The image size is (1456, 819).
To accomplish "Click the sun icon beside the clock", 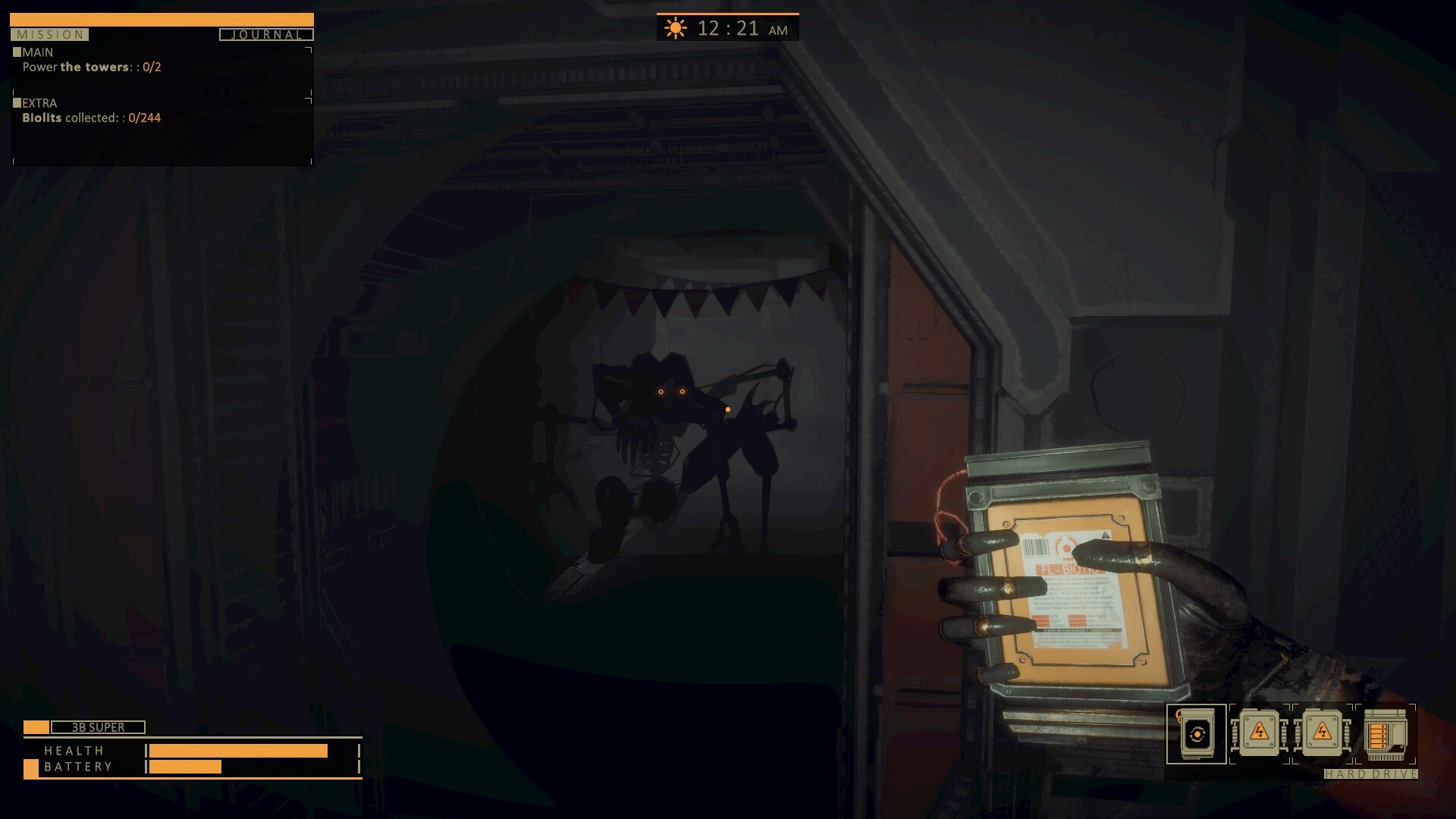I will [x=675, y=28].
